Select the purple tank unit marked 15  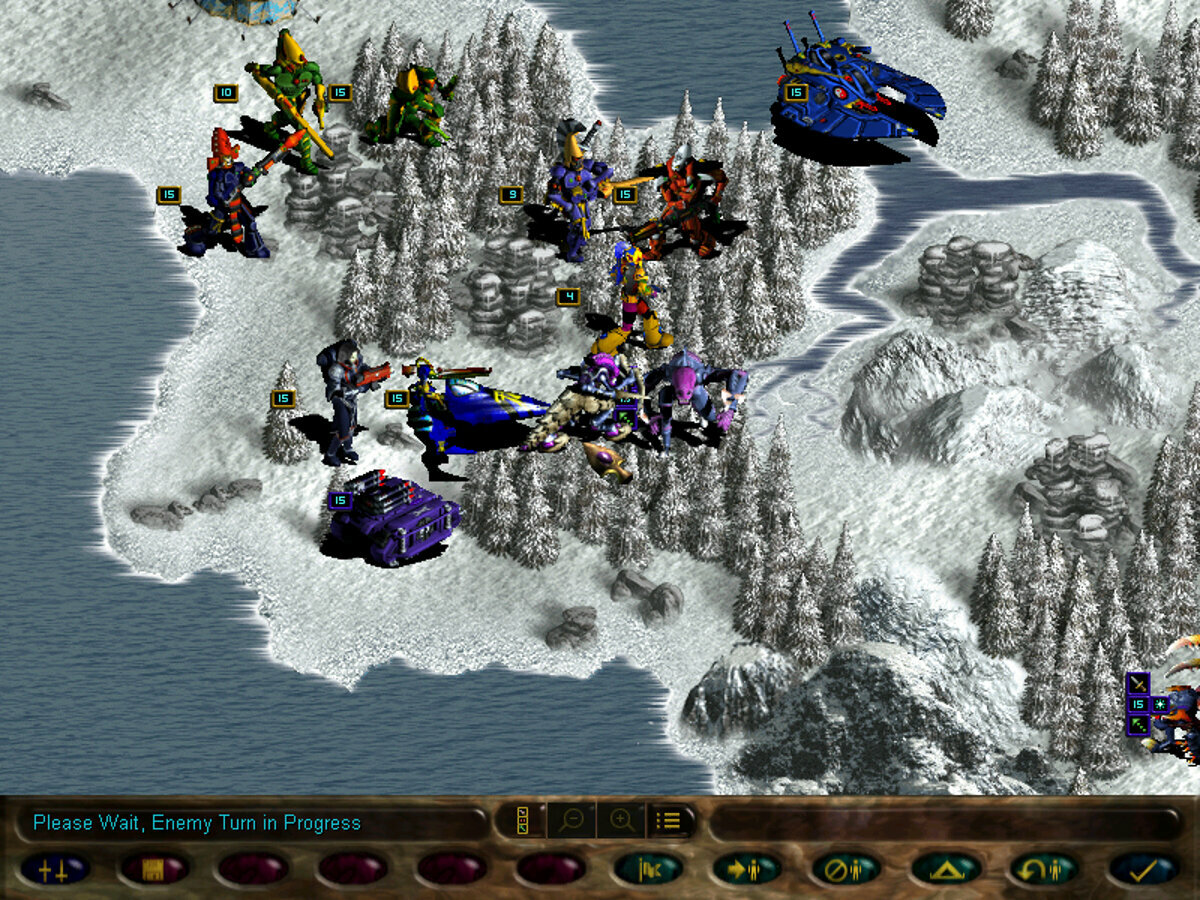point(395,517)
